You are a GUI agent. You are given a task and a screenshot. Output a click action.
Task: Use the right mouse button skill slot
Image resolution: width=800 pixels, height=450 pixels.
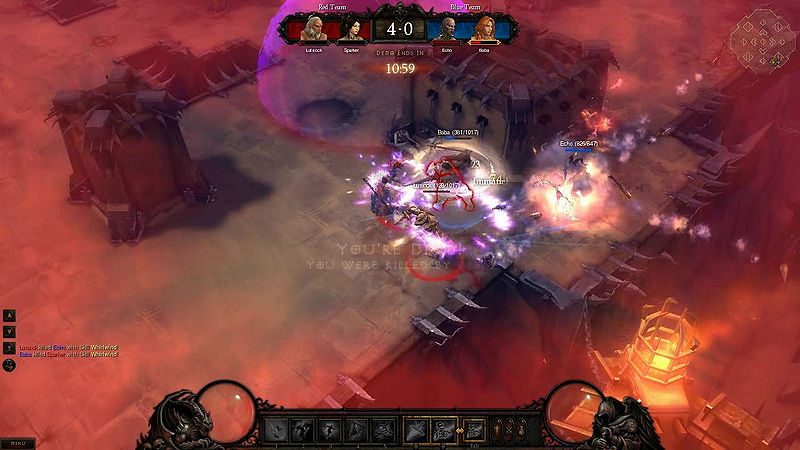pyautogui.click(x=444, y=430)
